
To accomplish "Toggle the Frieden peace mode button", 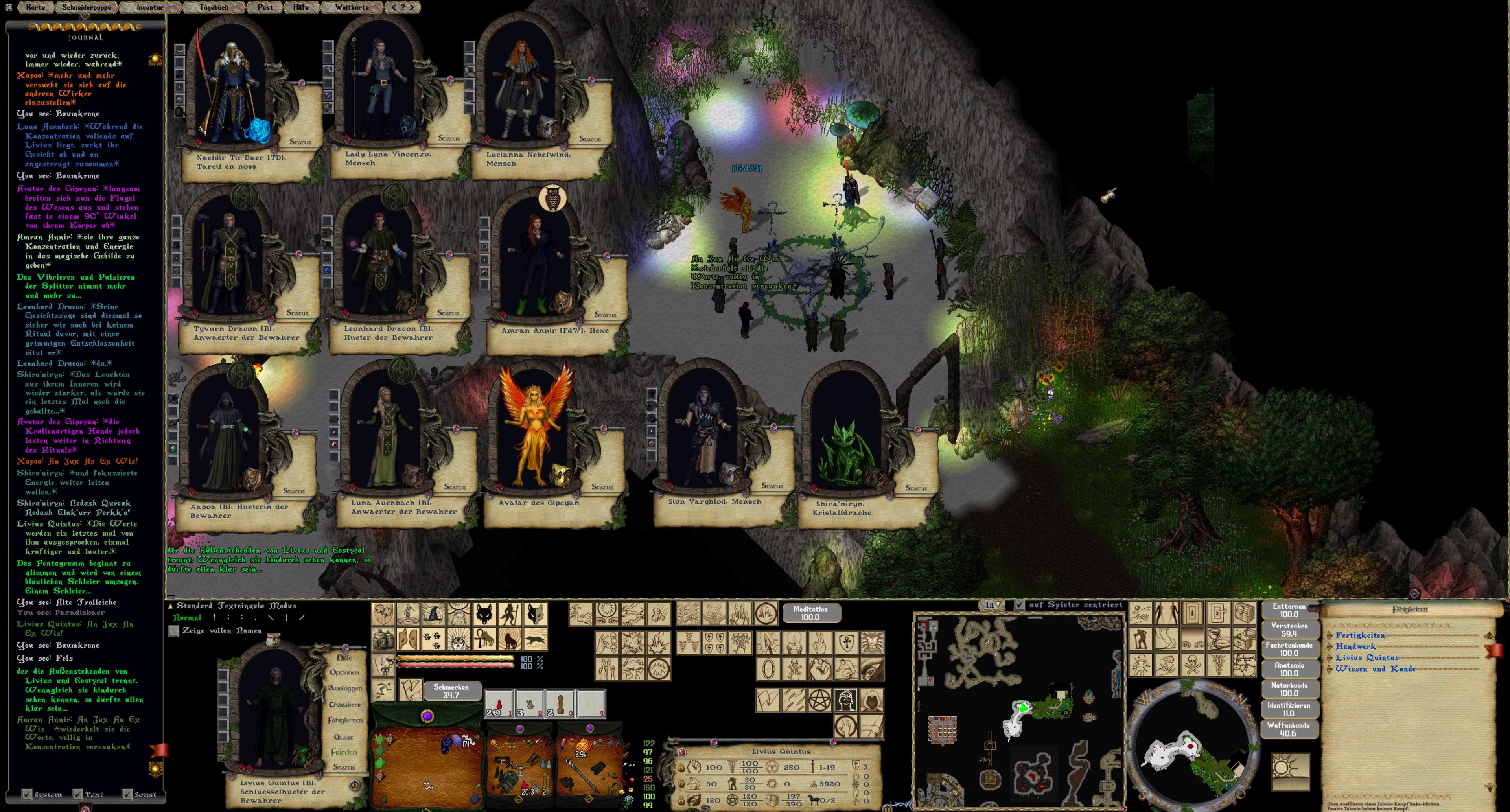I will click(344, 752).
